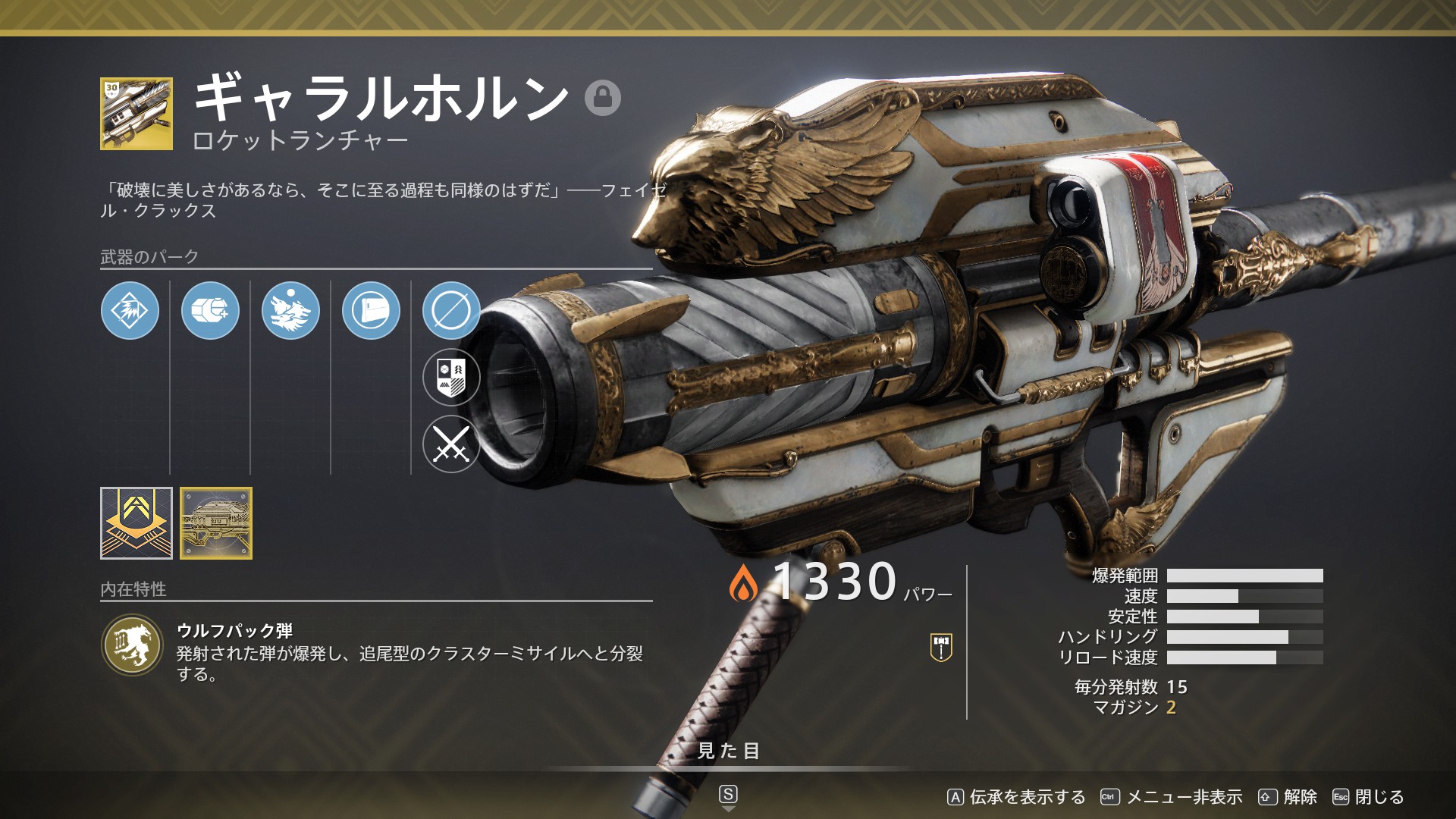The width and height of the screenshot is (1456, 819).
Task: Open the gold chevron weapon mod slot
Action: (136, 523)
